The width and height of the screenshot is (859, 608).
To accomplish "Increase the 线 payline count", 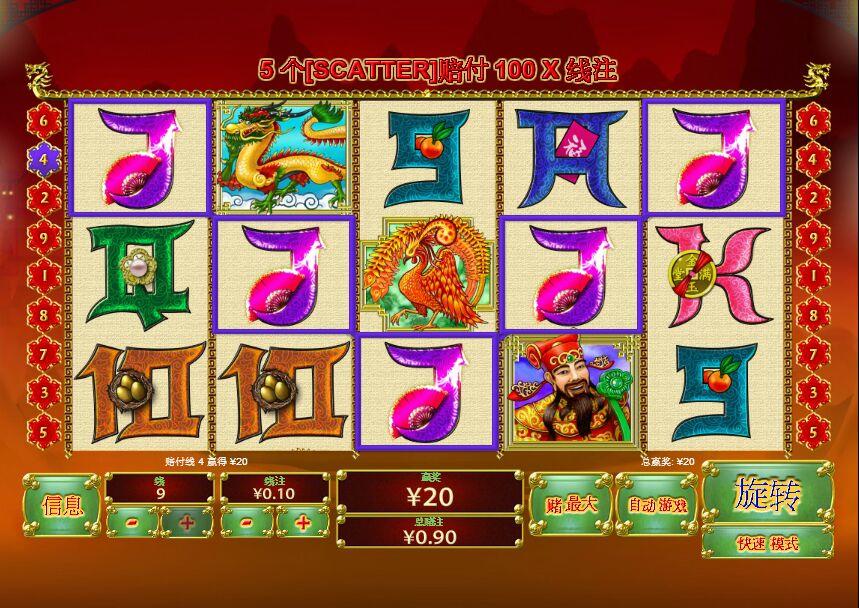I will click(187, 522).
